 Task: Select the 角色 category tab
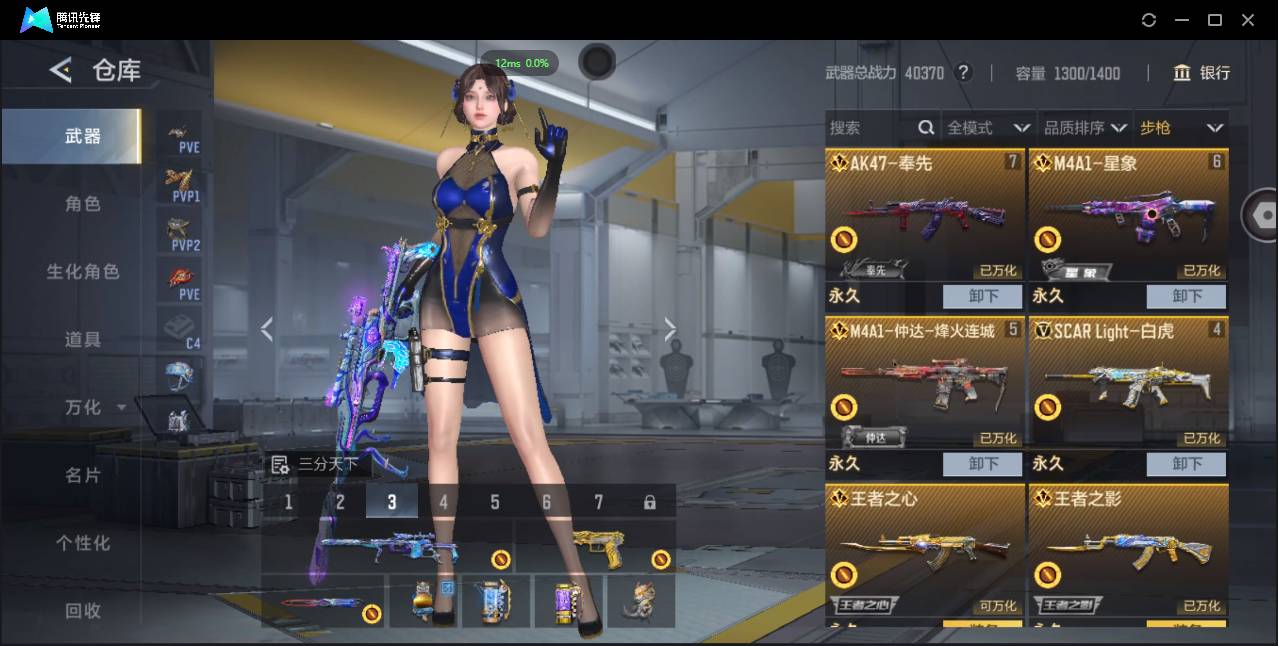point(83,204)
